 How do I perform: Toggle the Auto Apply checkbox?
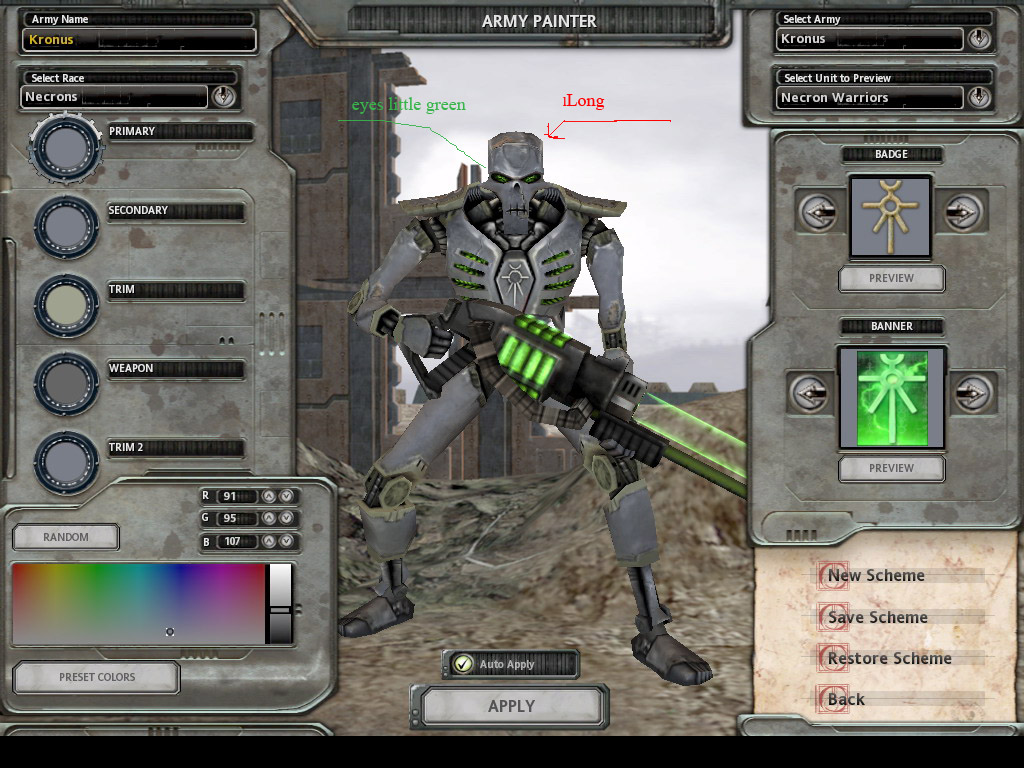(463, 664)
